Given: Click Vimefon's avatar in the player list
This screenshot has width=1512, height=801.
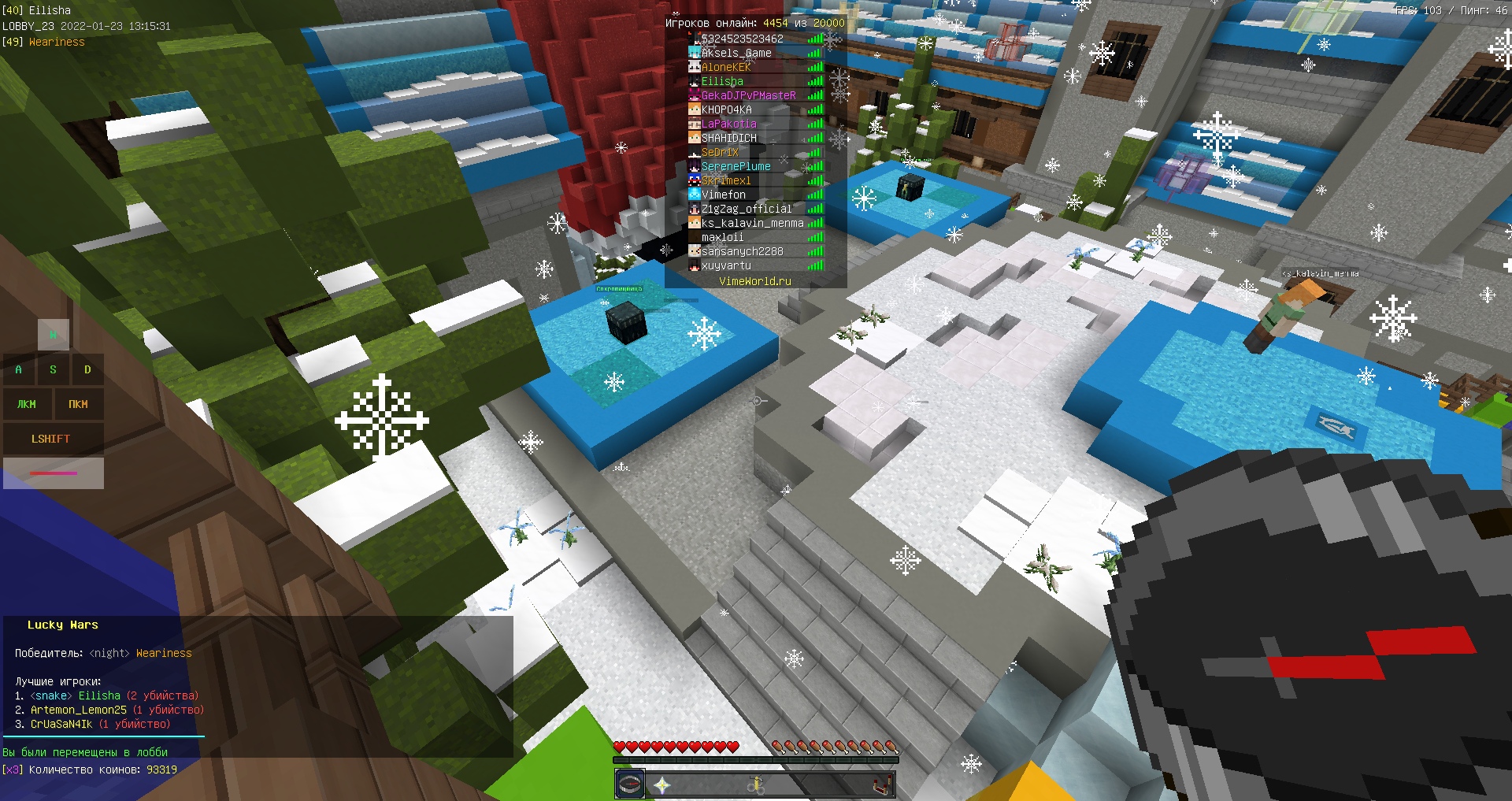Looking at the screenshot, I should tap(695, 195).
